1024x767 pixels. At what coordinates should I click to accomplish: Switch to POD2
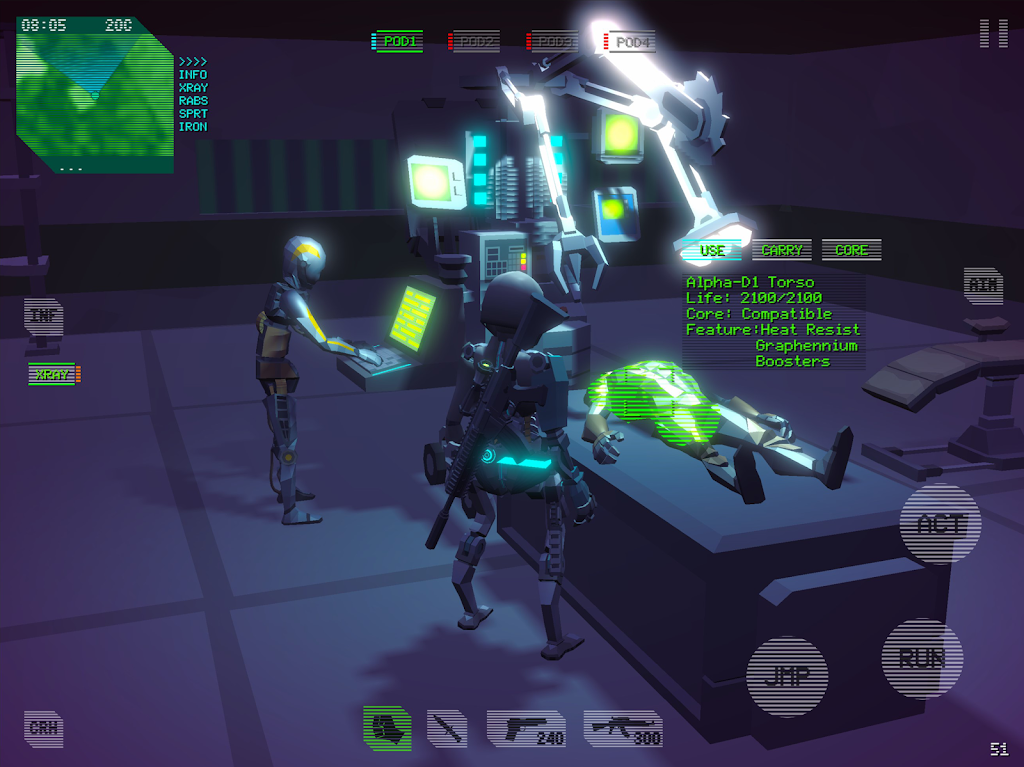tap(475, 42)
